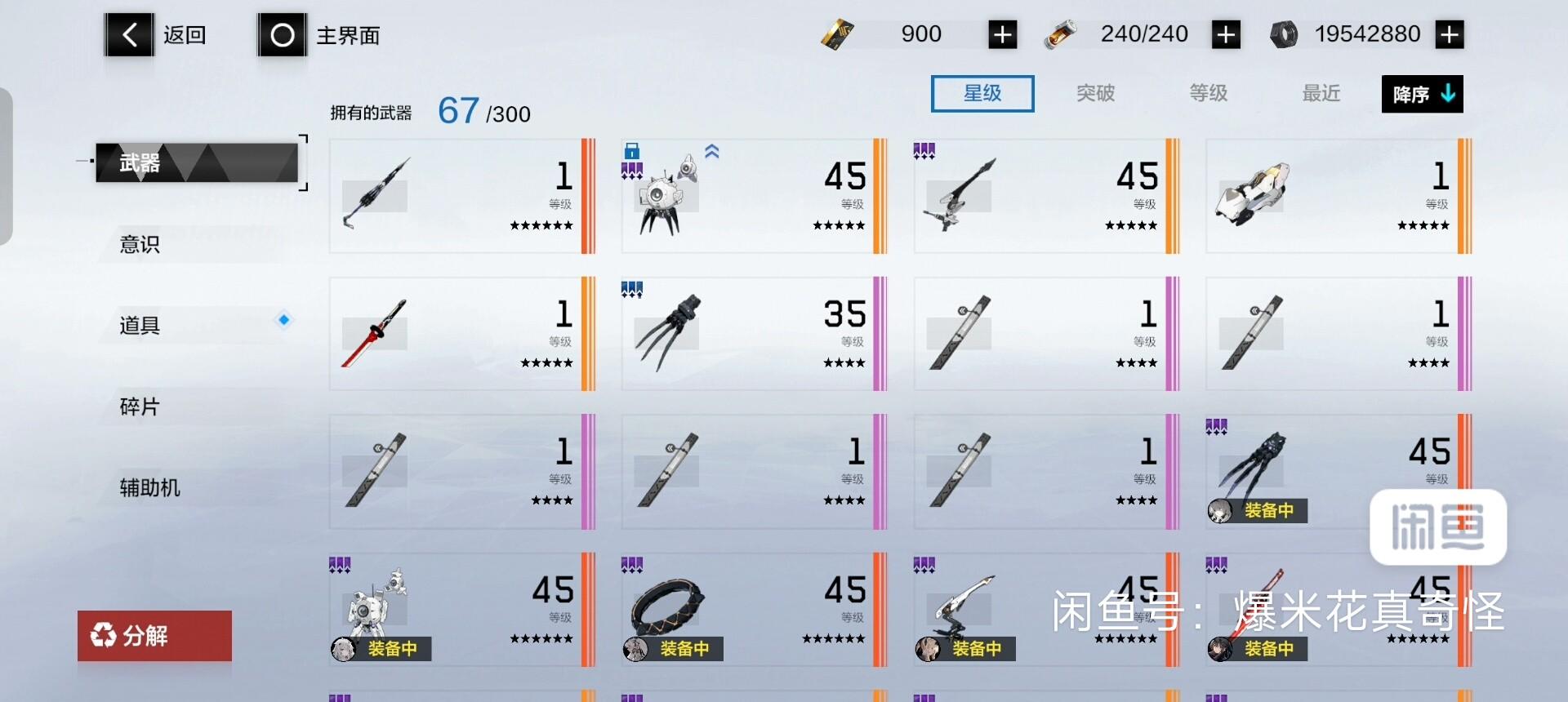Expand the upgrade arrows on the drone weapon
The width and height of the screenshot is (1568, 702).
pyautogui.click(x=710, y=150)
